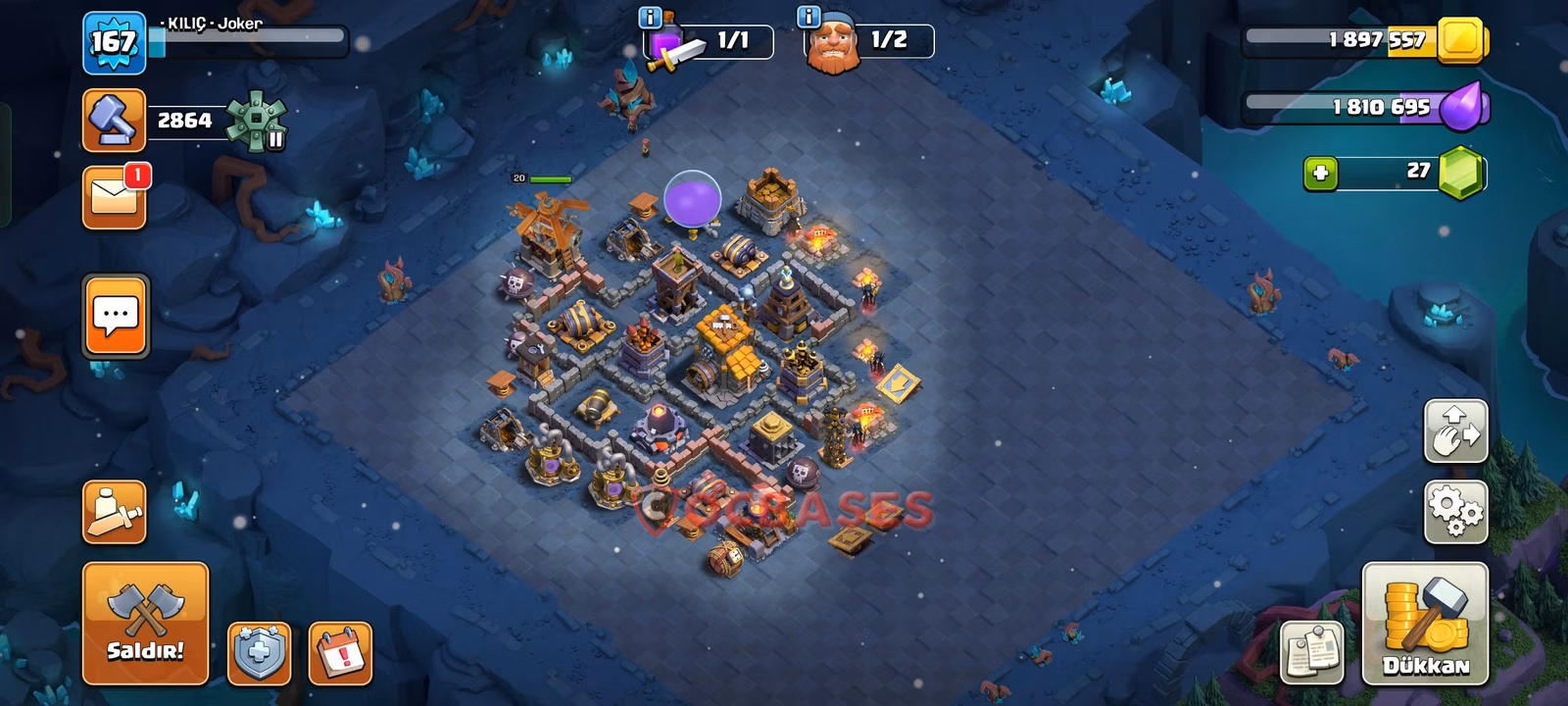Viewport: 1568px width, 706px height.
Task: Tap the info button above elixir troop
Action: [649, 16]
